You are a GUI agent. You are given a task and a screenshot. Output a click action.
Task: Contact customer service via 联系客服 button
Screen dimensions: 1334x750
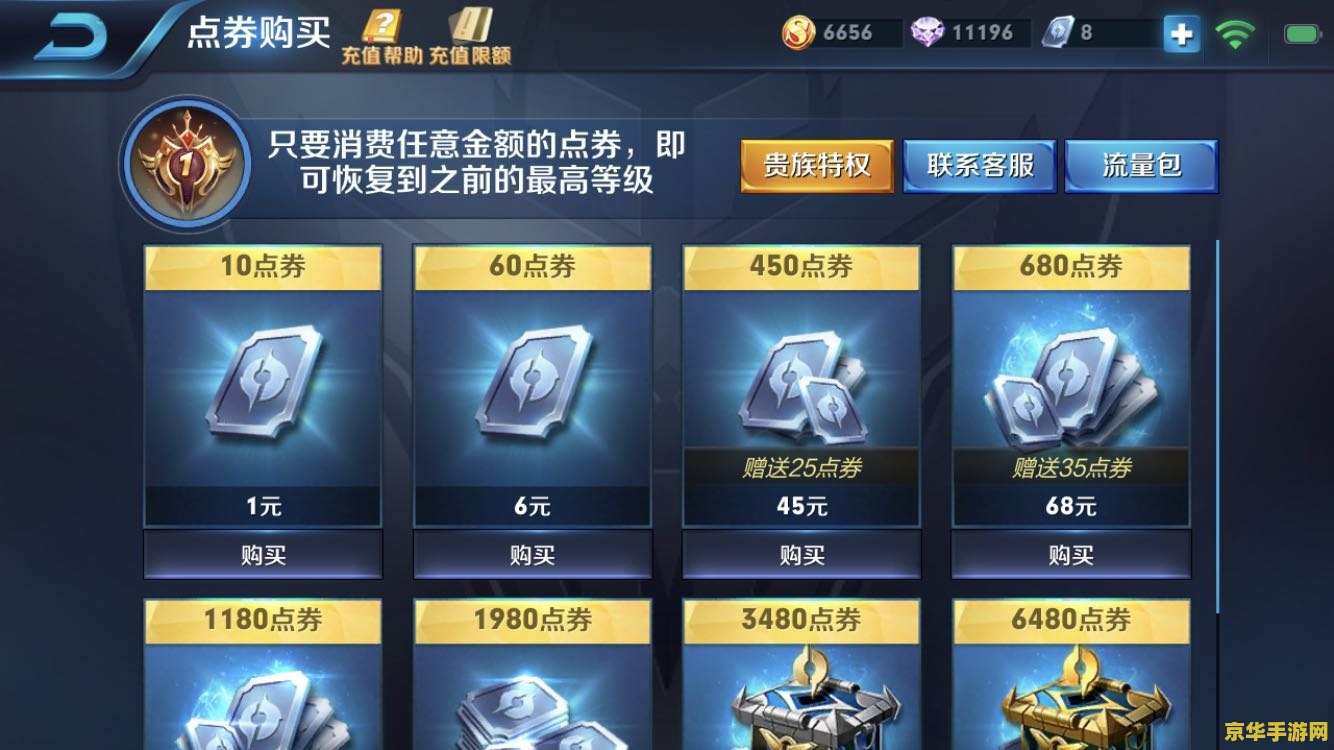click(x=980, y=166)
